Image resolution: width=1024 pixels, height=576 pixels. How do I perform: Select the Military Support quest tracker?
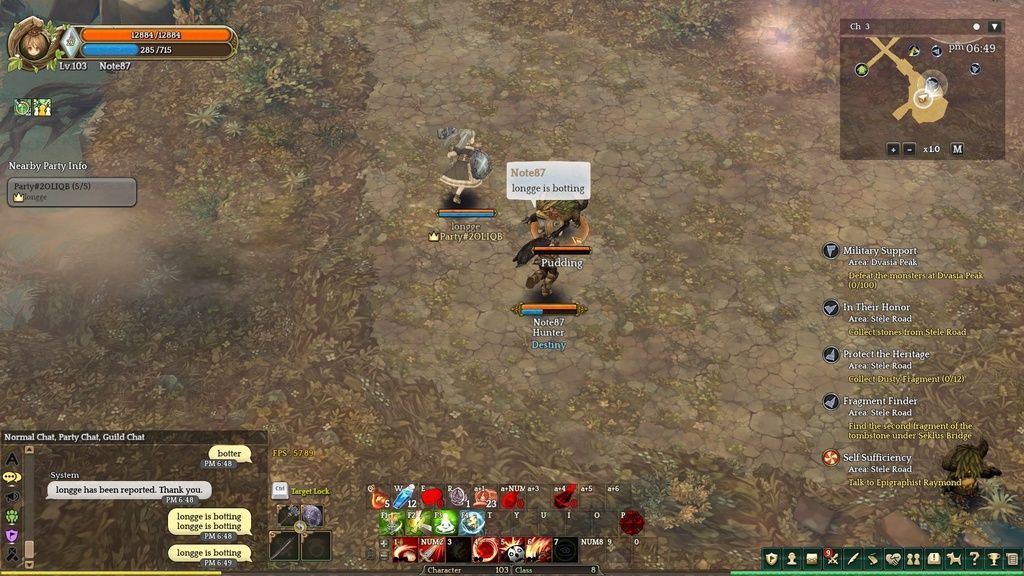[x=879, y=251]
